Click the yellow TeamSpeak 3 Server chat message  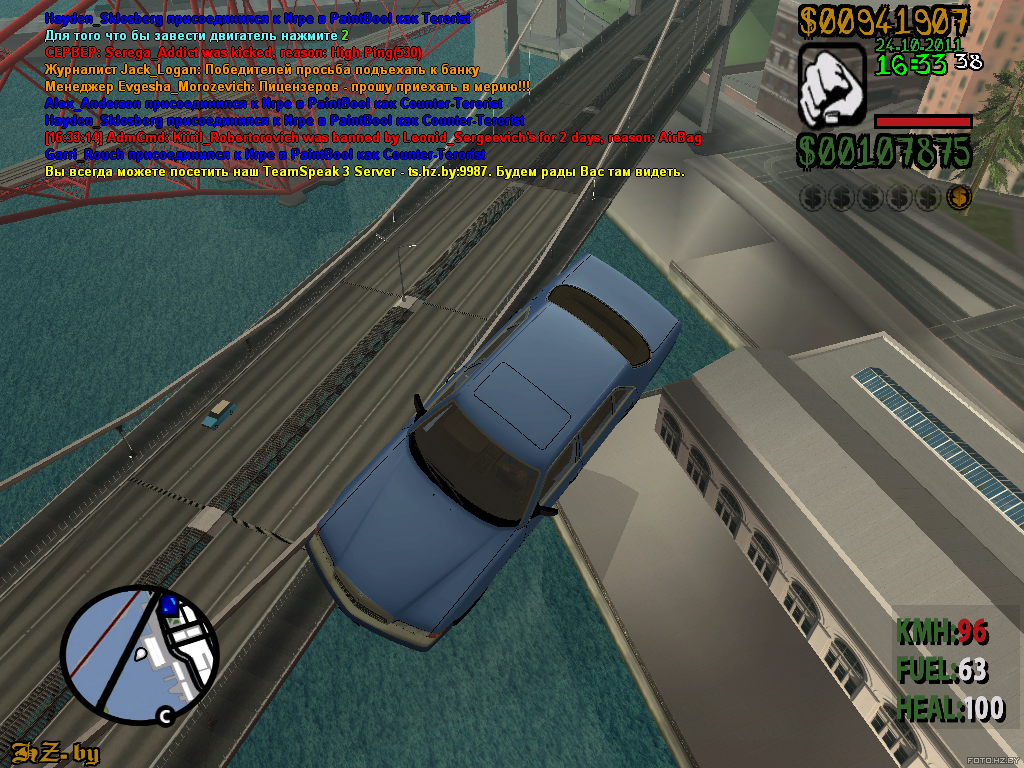tap(365, 172)
